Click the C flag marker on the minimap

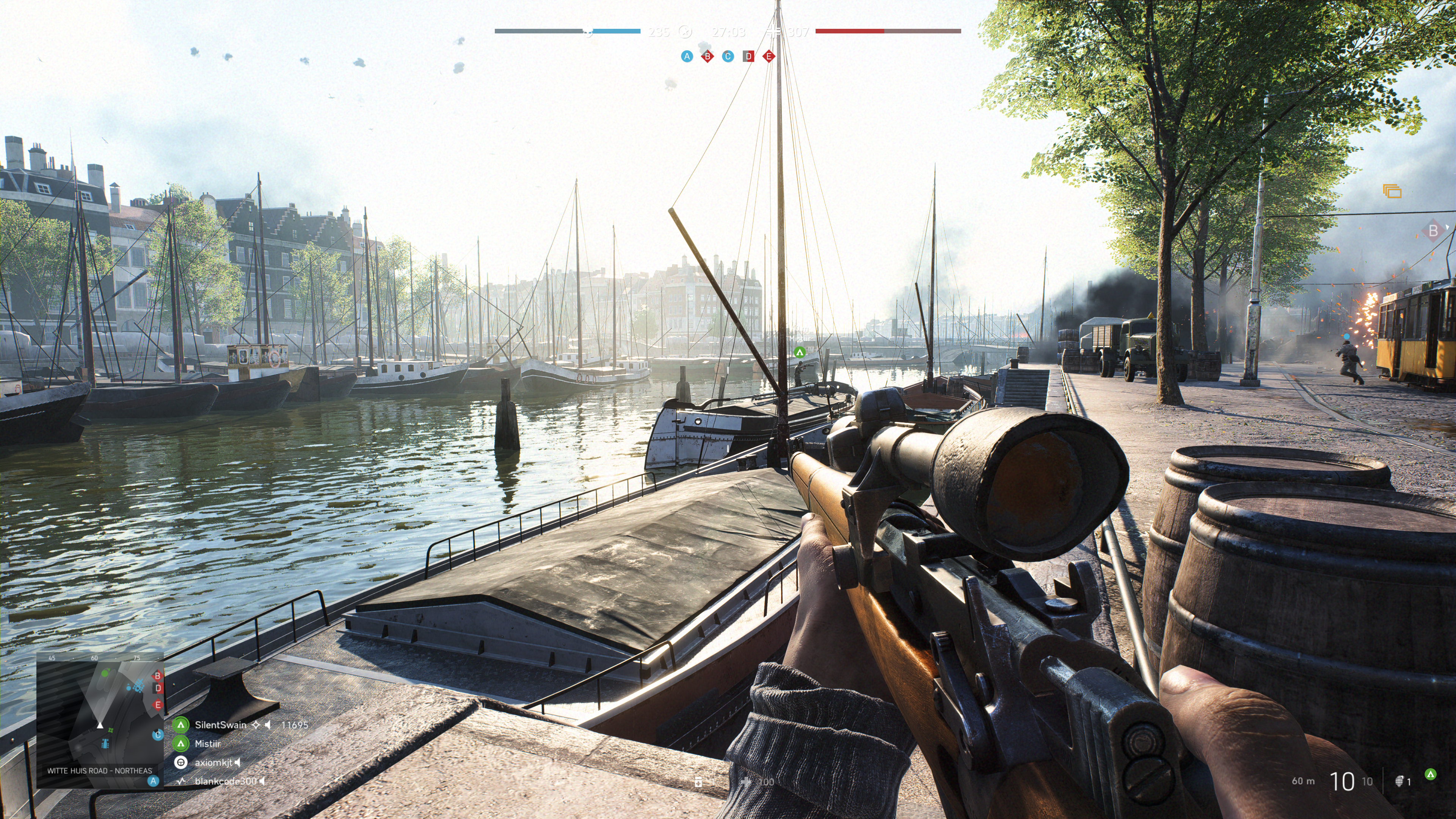158,735
